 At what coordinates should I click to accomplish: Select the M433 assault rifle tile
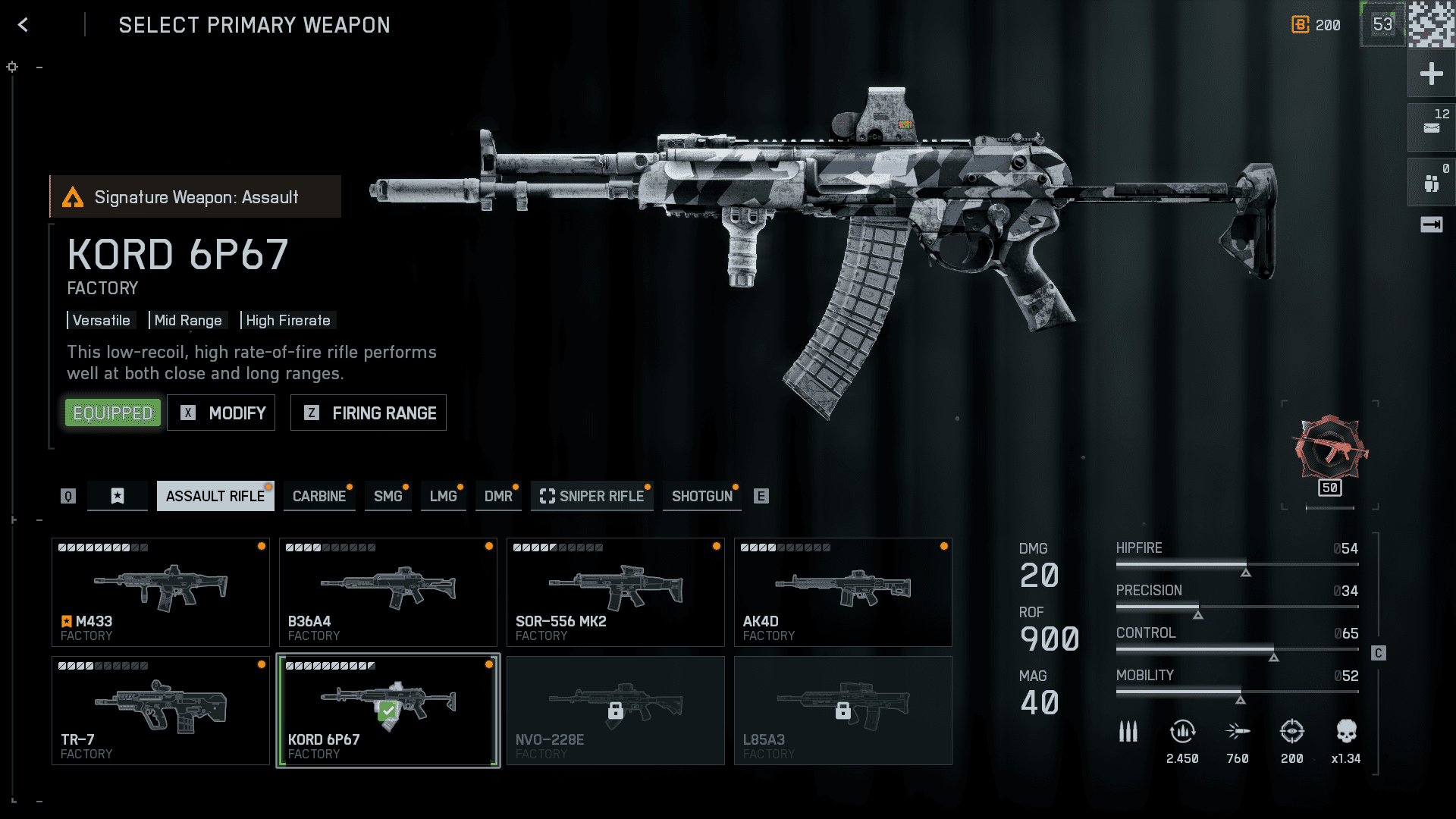[161, 592]
